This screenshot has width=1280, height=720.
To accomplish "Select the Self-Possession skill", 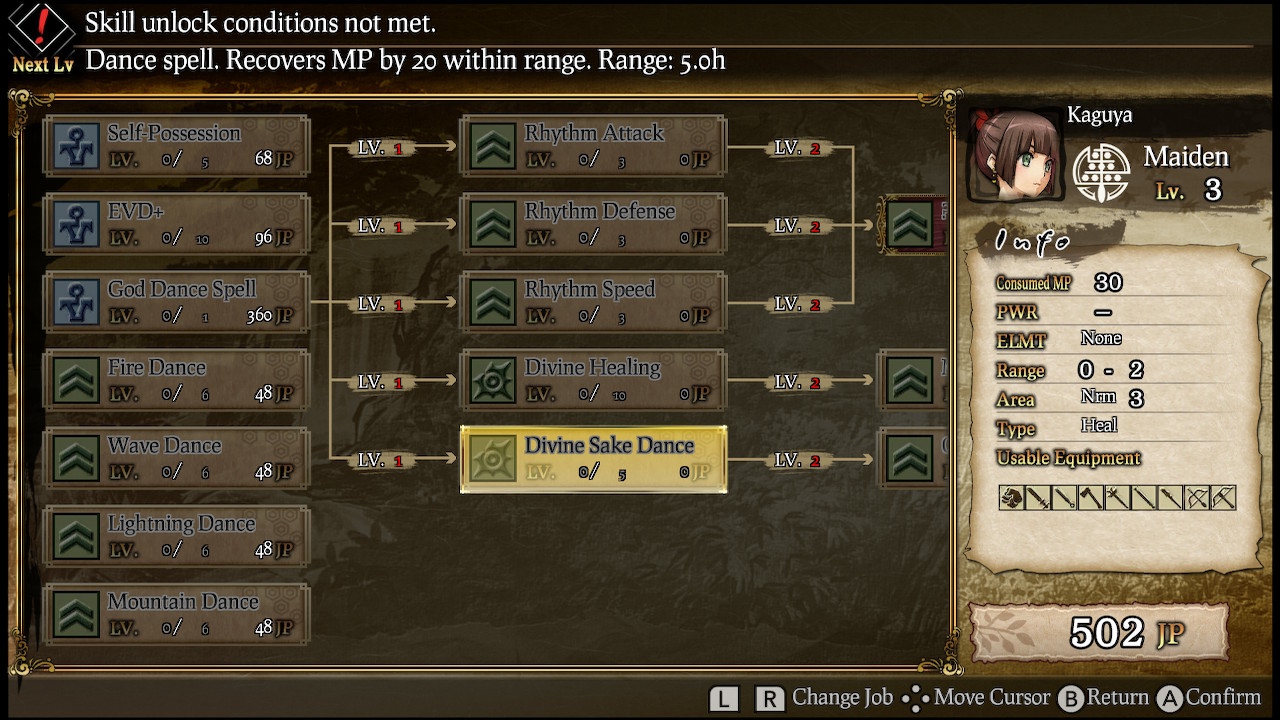I will [176, 146].
